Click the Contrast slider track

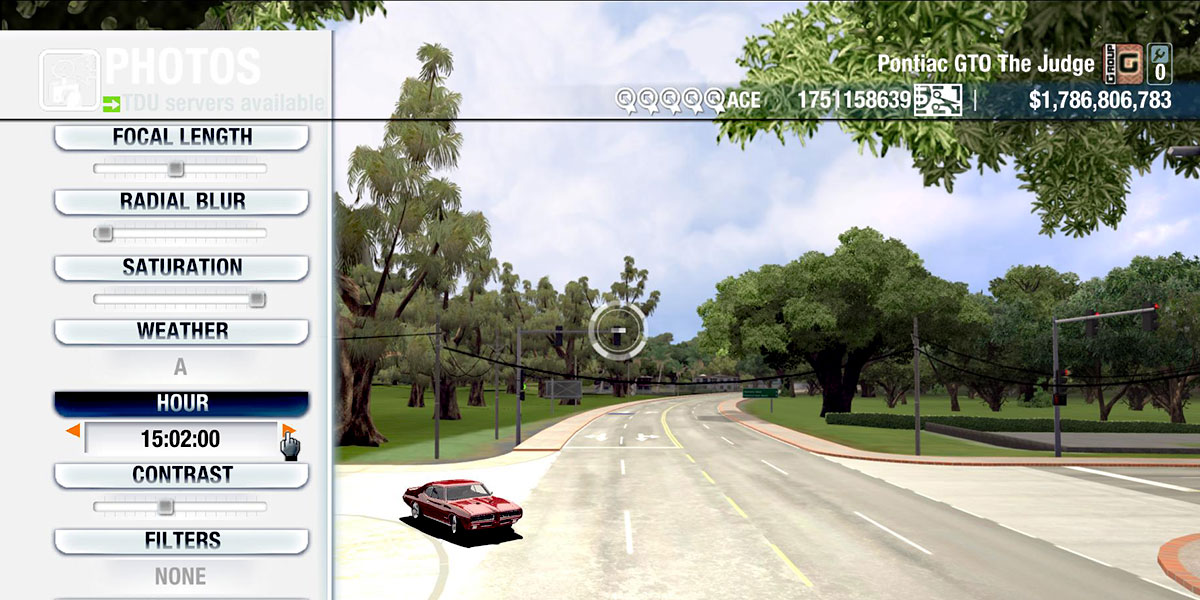181,507
